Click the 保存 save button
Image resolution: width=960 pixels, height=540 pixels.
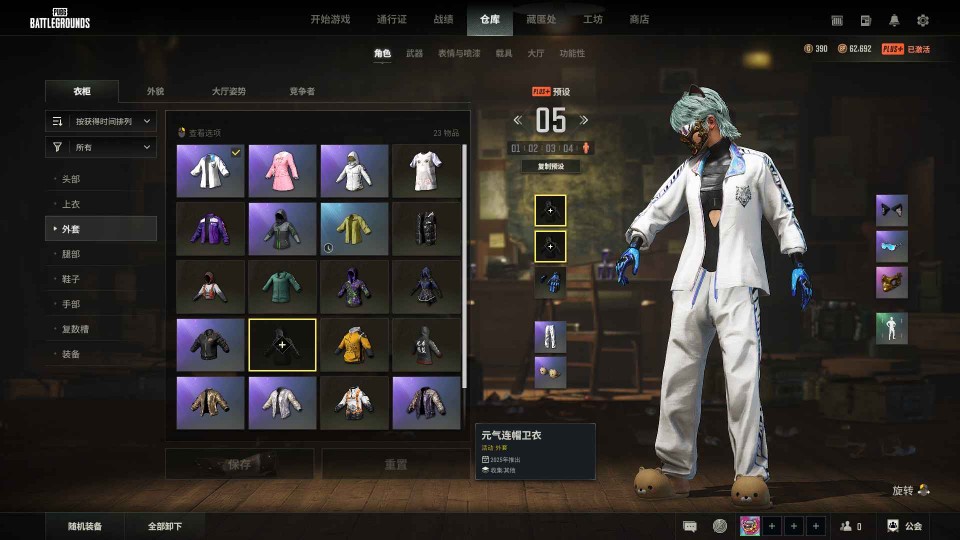coord(239,464)
